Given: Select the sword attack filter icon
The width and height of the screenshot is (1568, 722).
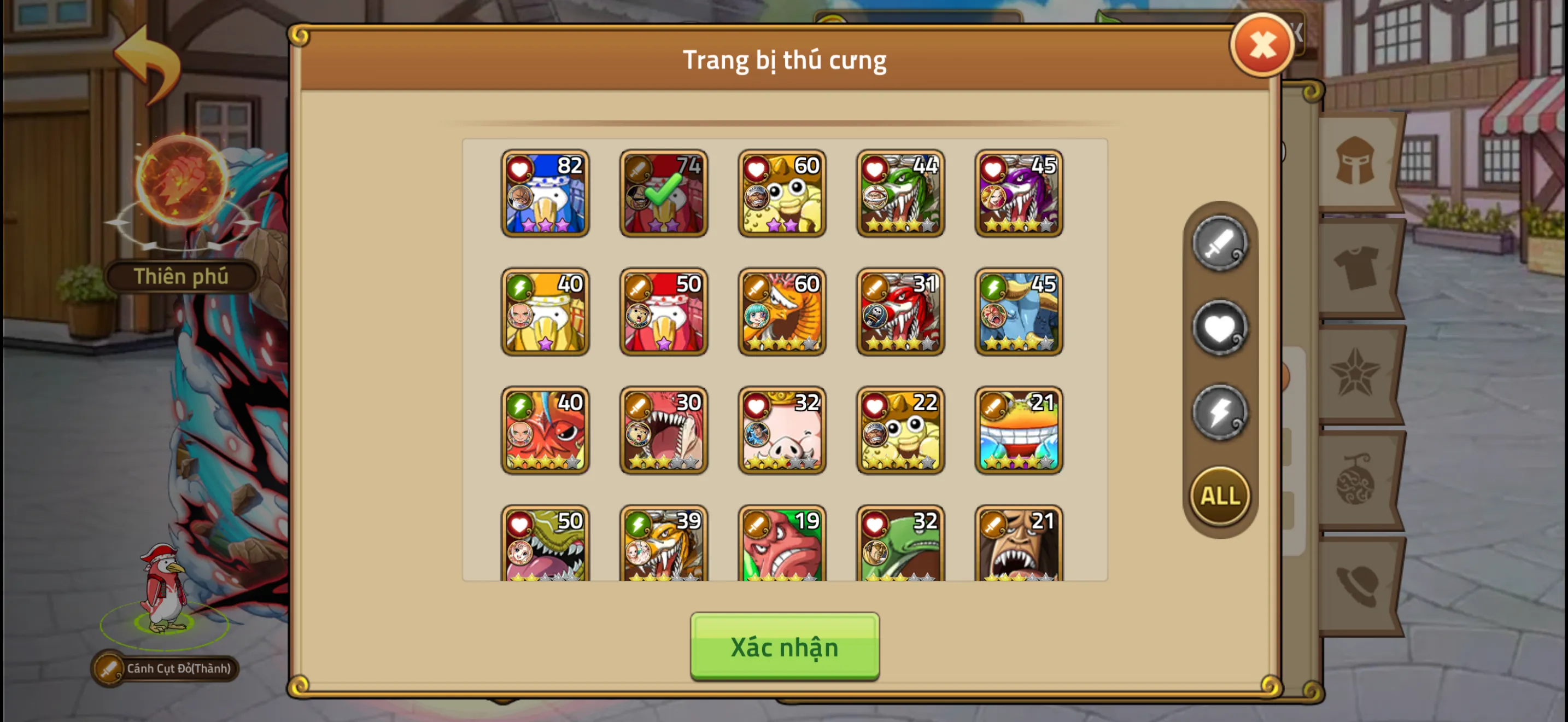Looking at the screenshot, I should point(1218,246).
